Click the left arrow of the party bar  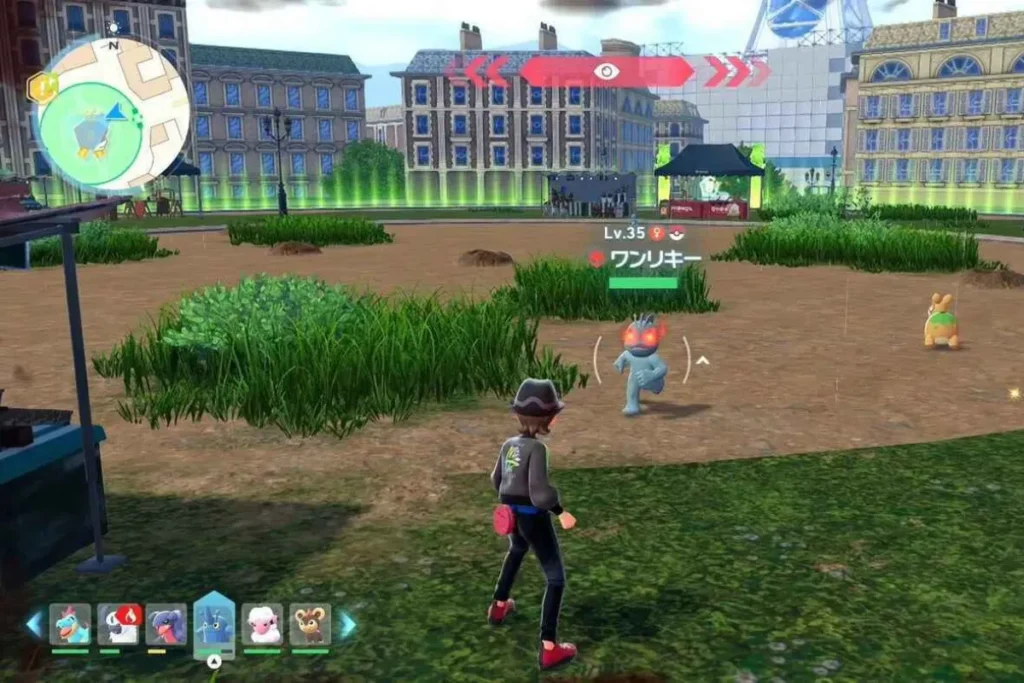[x=34, y=624]
